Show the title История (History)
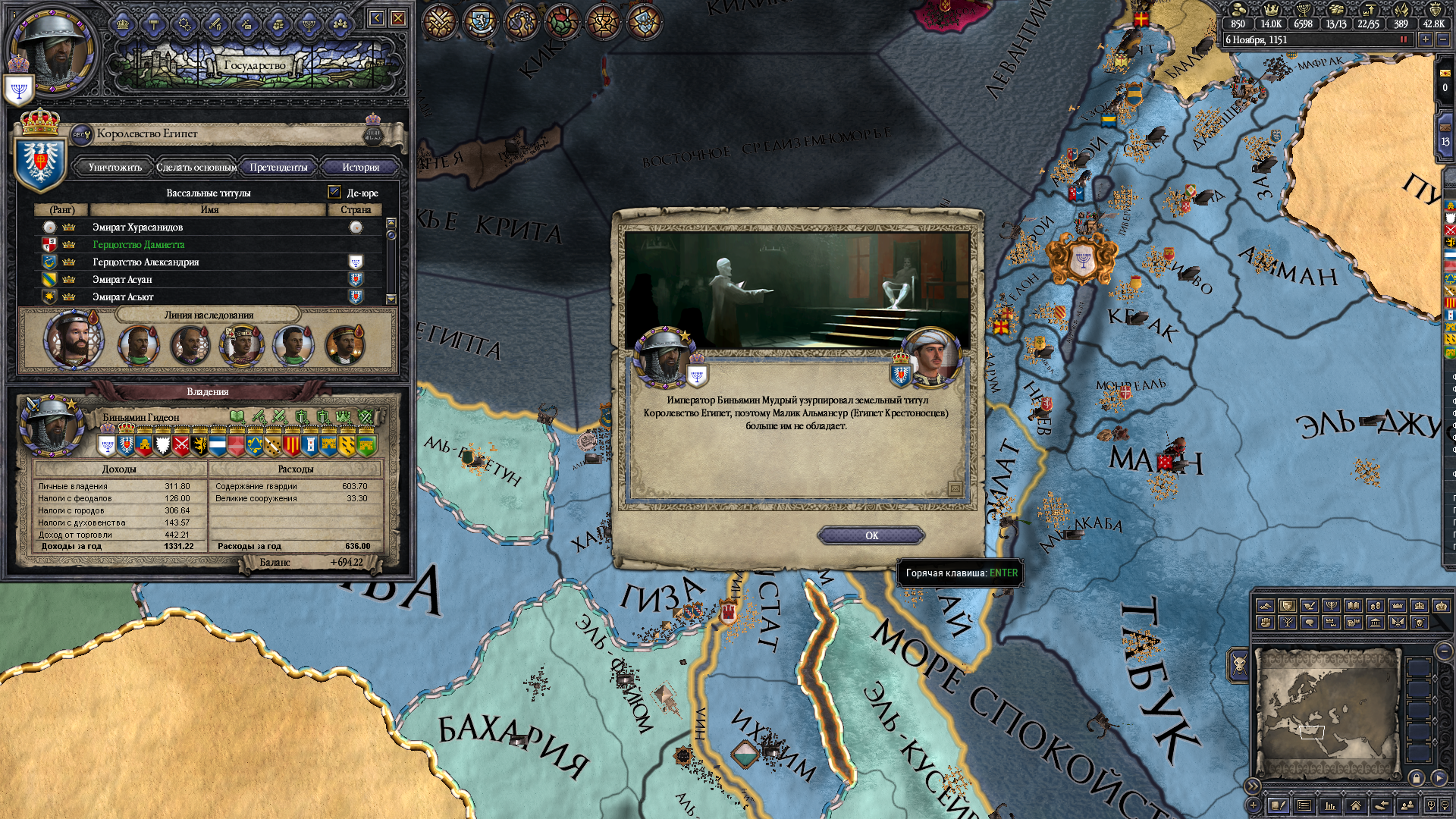Viewport: 1456px width, 819px height. point(360,167)
